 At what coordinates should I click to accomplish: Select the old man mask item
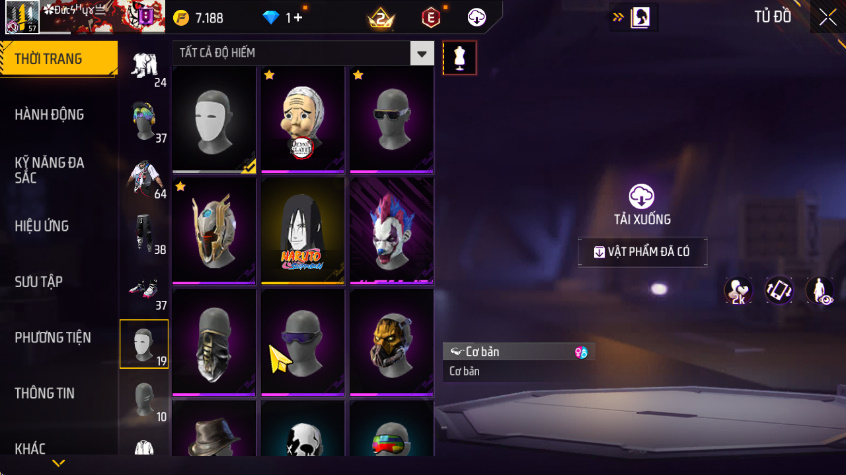302,119
